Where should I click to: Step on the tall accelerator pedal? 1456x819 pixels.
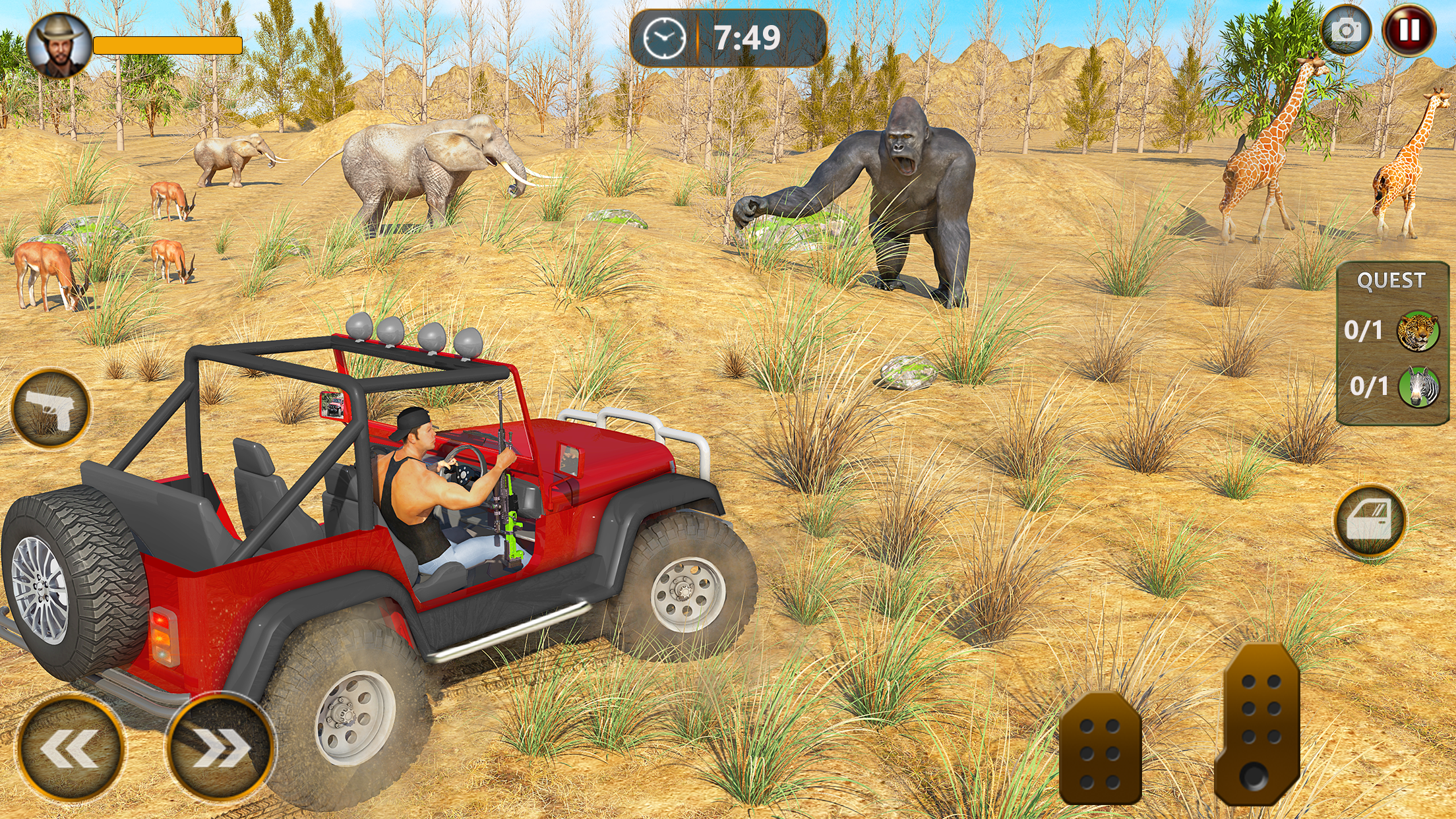(1257, 724)
